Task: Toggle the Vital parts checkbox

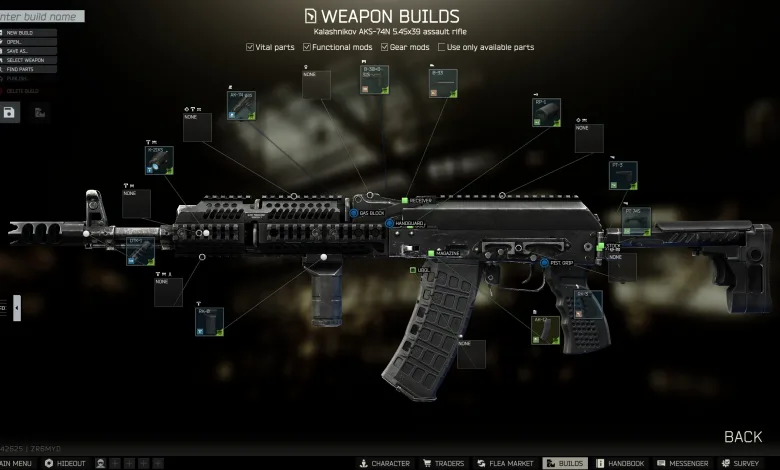Action: [250, 47]
